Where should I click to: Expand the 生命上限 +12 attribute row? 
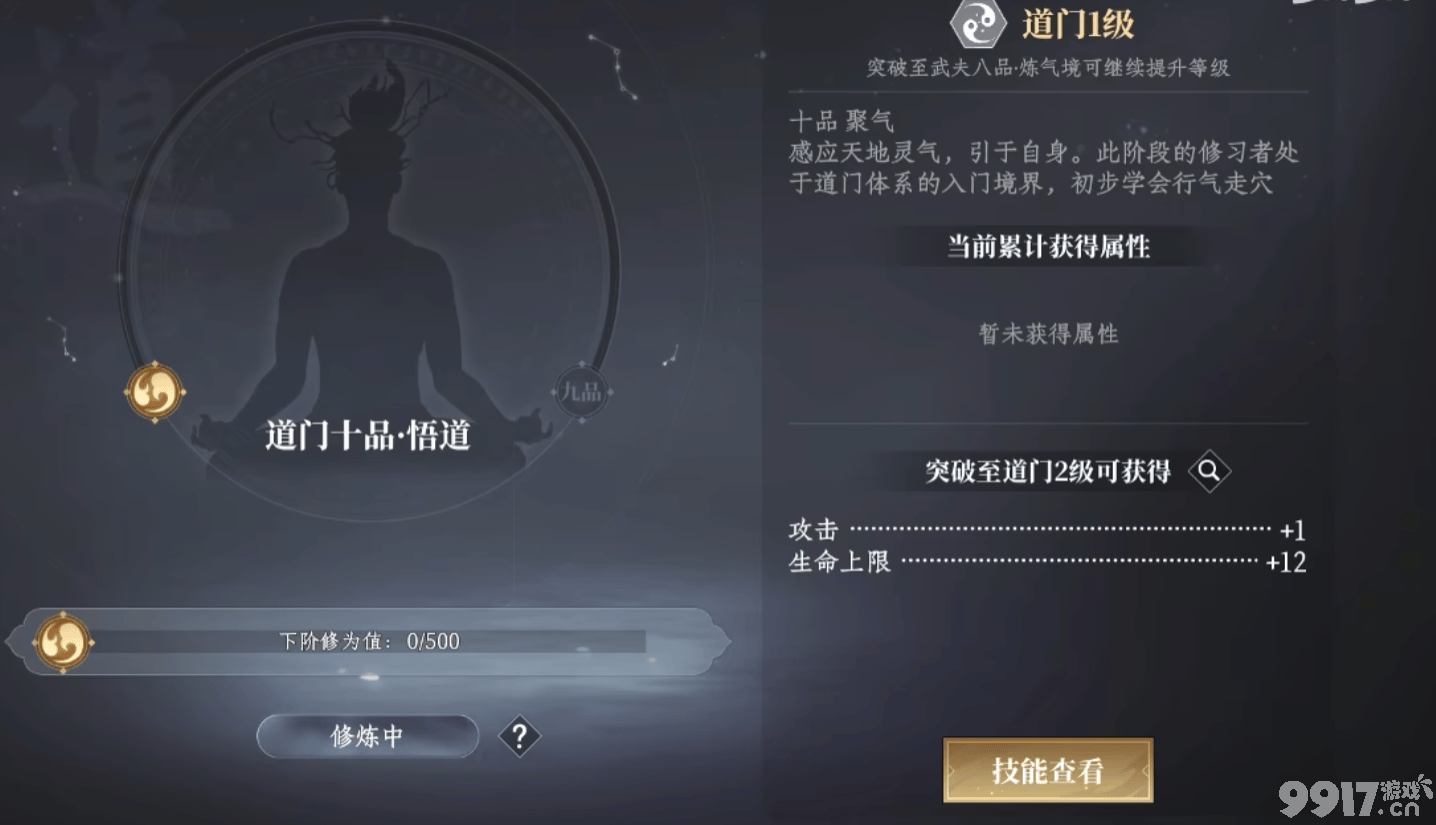click(1046, 563)
